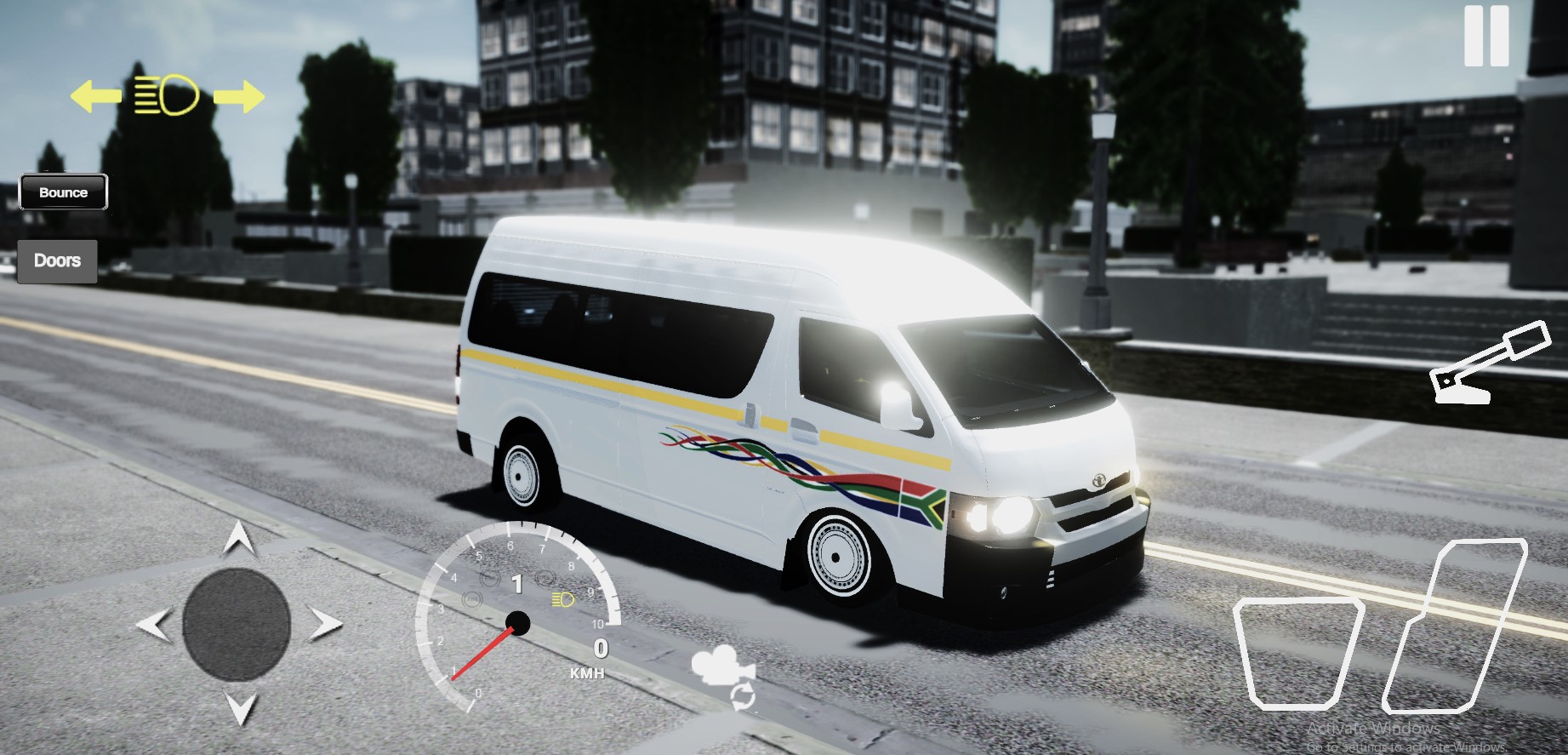The width and height of the screenshot is (1568, 755).
Task: Click the Bounce button
Action: pos(63,192)
